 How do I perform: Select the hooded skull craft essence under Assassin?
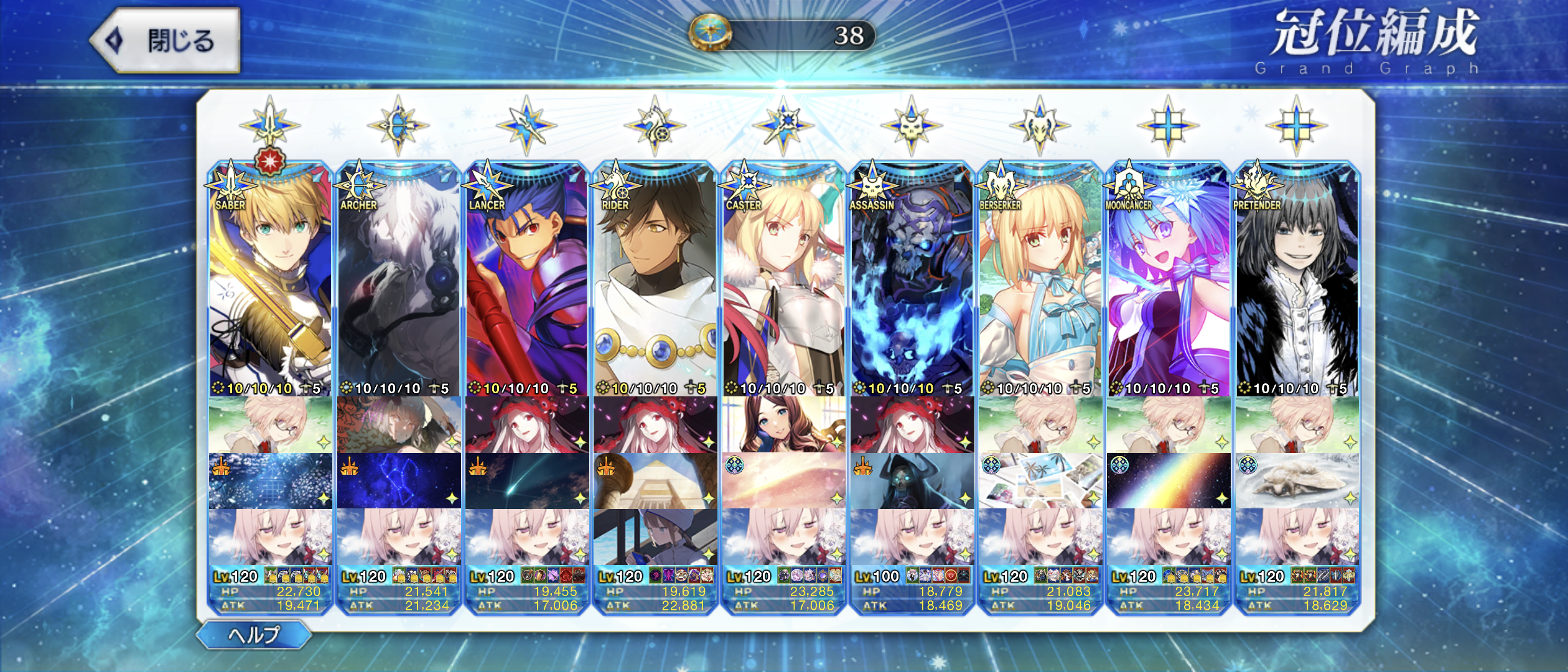coord(912,481)
